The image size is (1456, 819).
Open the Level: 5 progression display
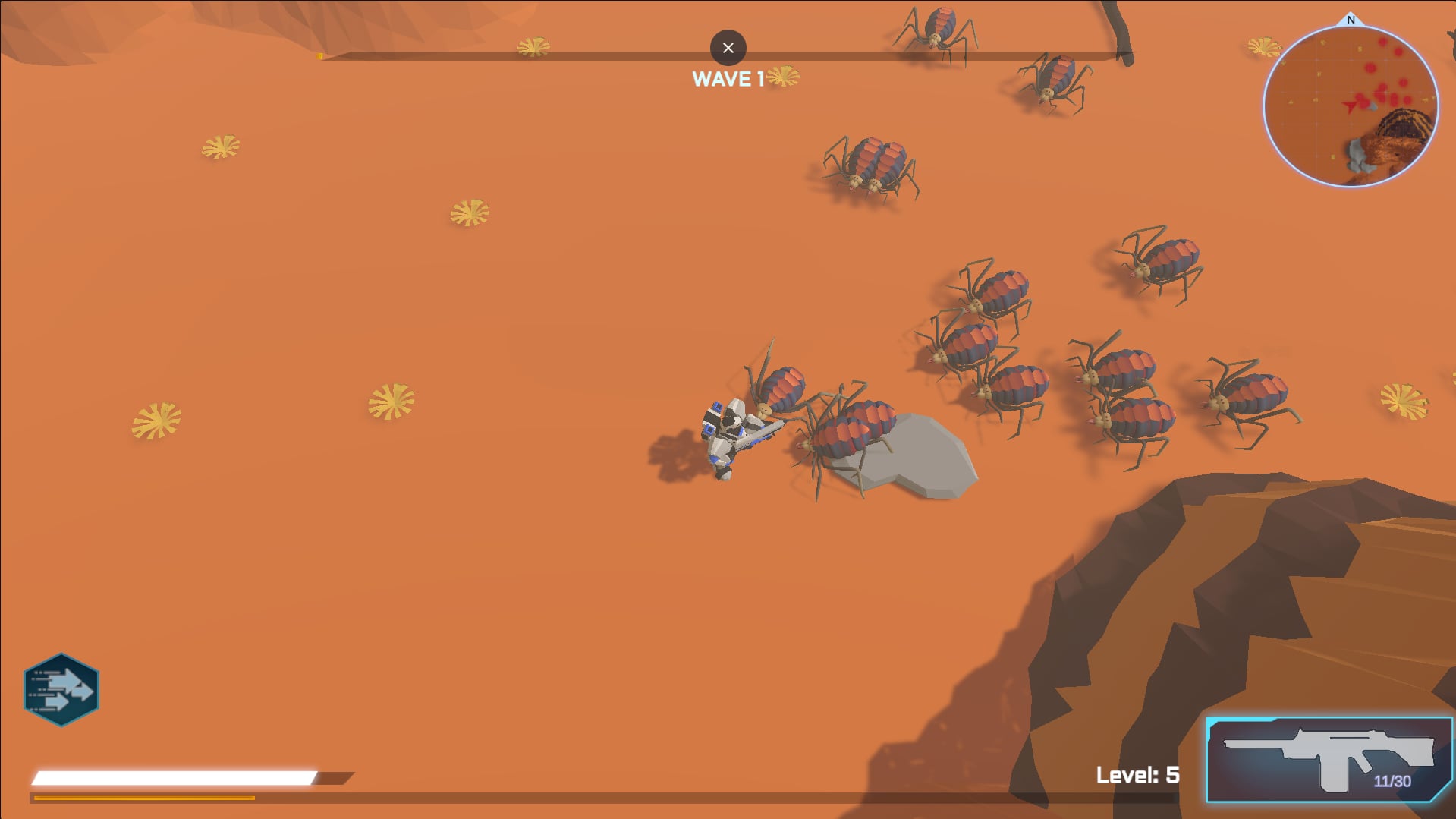(x=1137, y=775)
